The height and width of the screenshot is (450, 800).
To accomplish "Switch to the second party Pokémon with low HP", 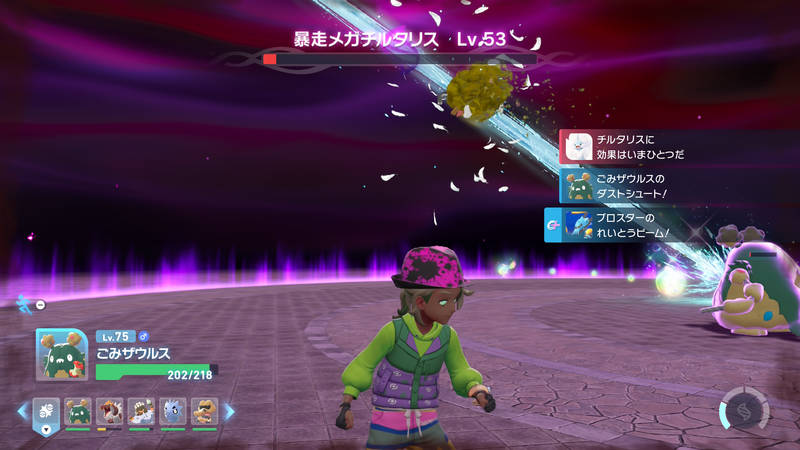I will 110,411.
